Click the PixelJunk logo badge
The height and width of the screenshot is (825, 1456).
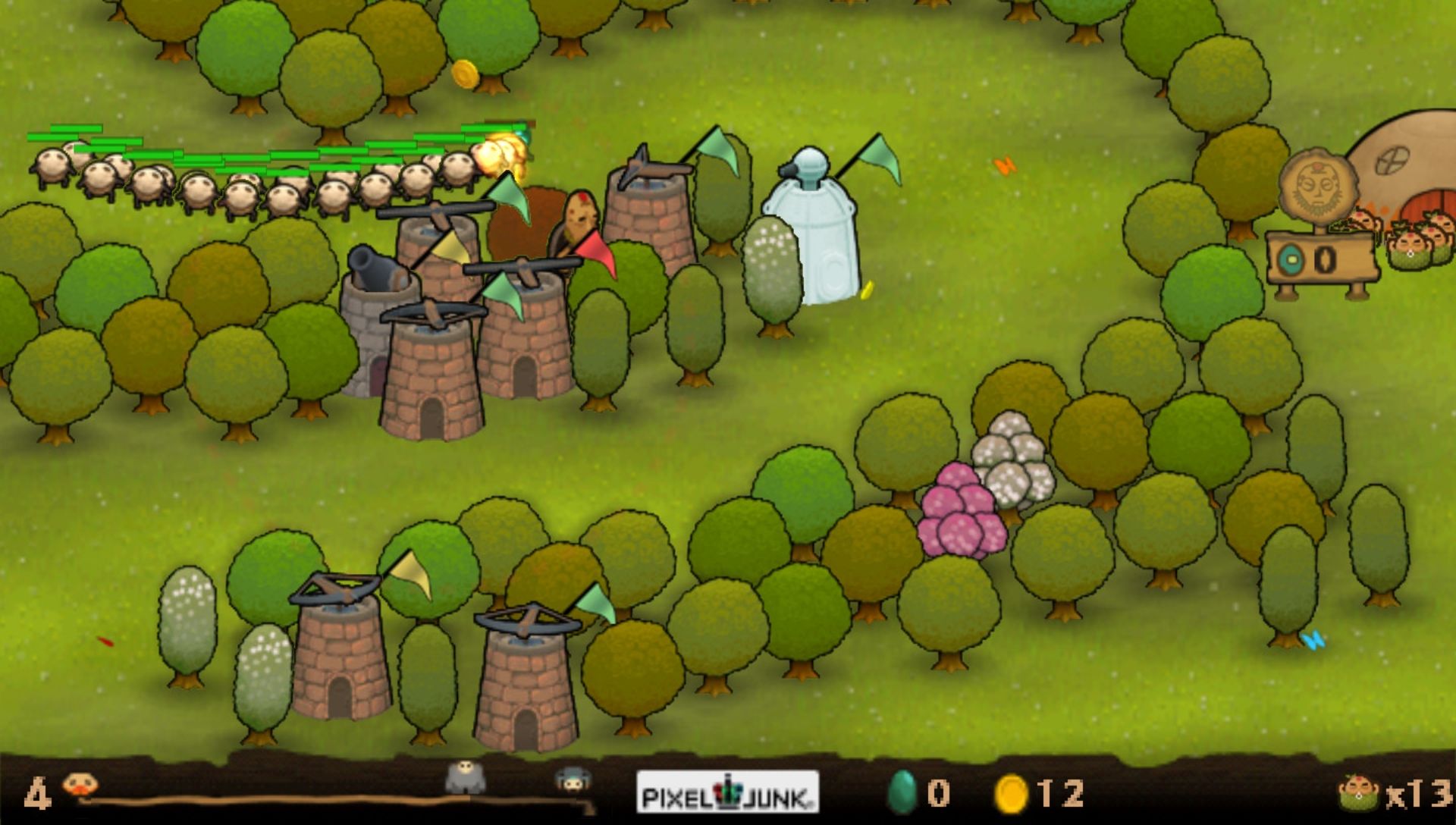(727, 793)
